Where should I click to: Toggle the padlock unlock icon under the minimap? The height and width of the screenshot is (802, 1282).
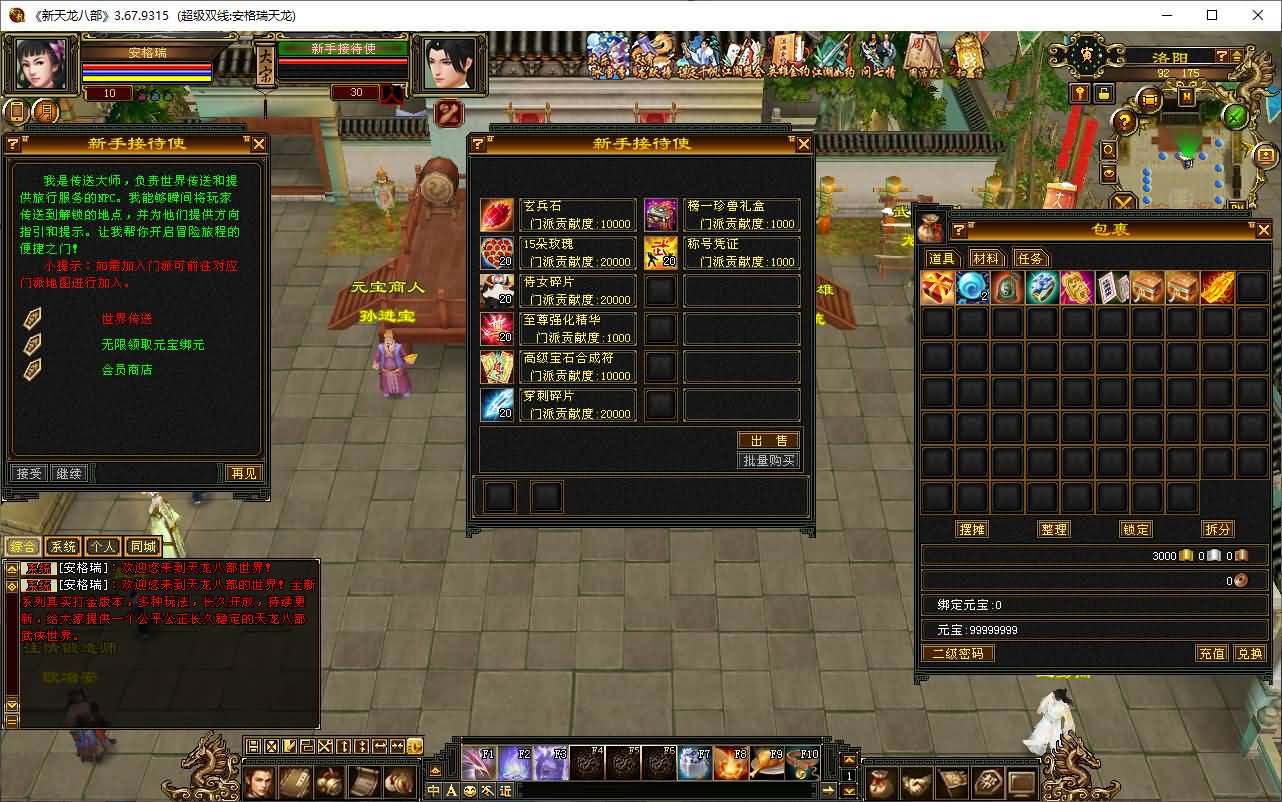tap(1104, 95)
